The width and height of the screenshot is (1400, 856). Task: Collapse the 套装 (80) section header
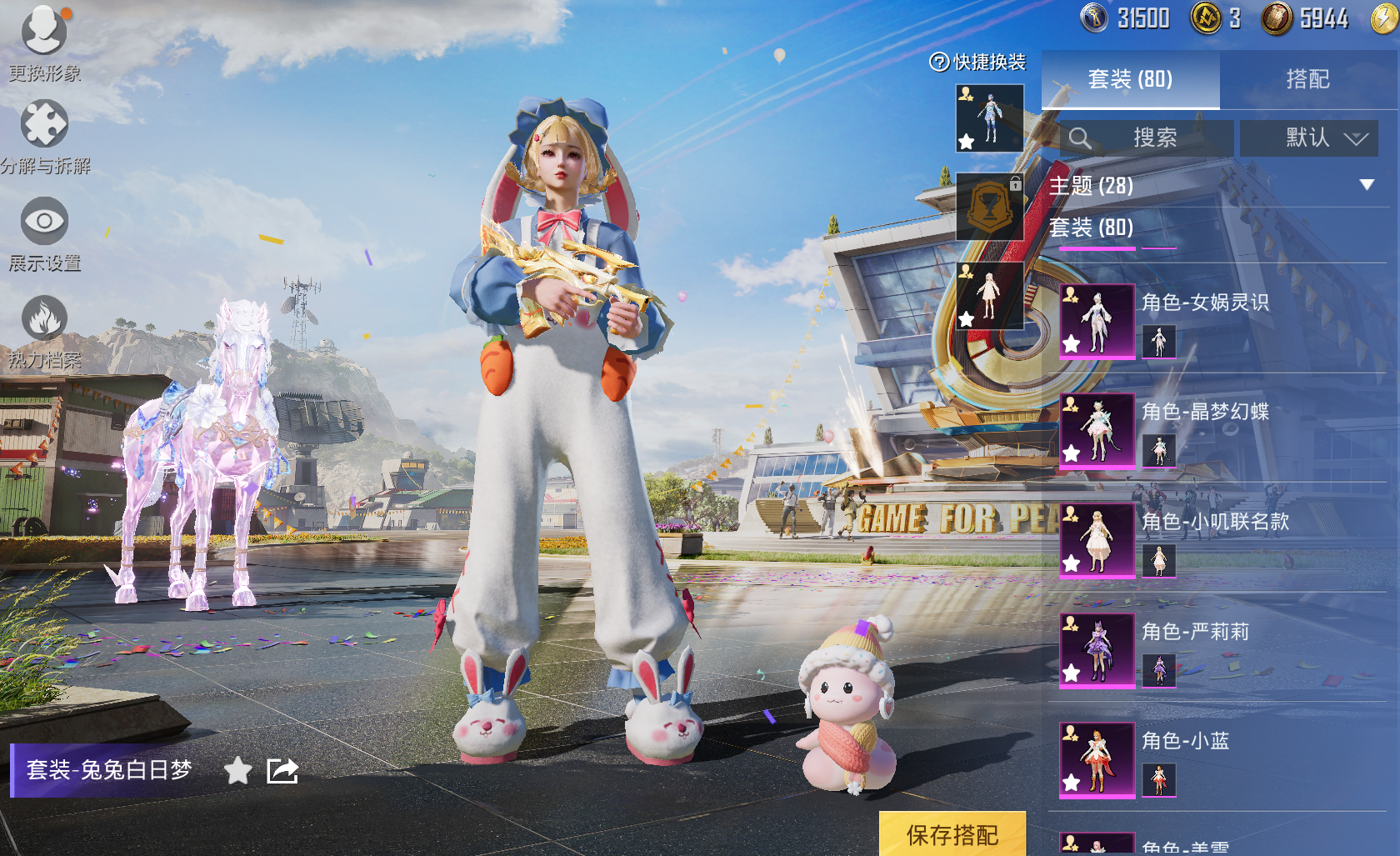1092,228
